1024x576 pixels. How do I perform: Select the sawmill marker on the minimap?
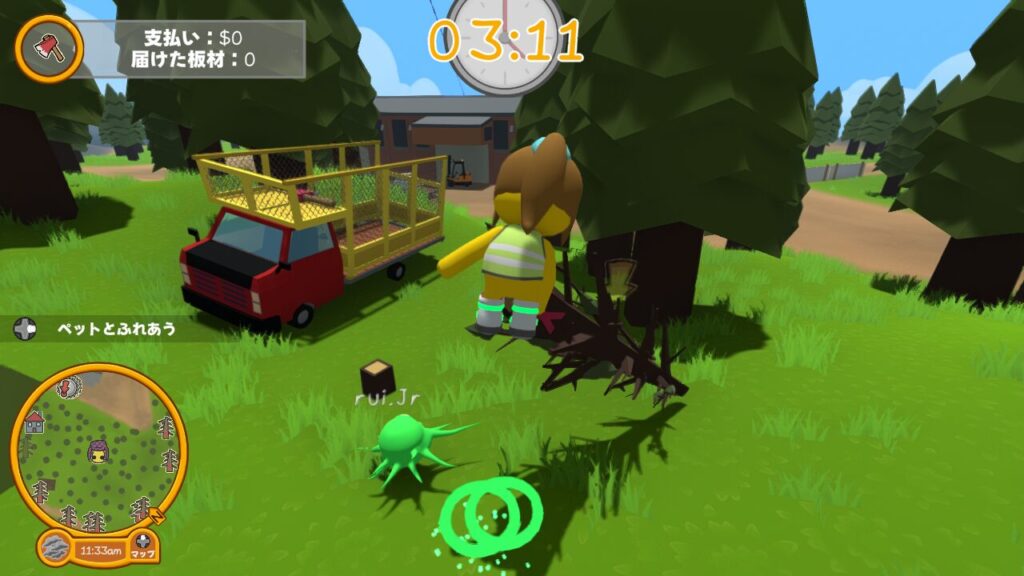tap(68, 388)
